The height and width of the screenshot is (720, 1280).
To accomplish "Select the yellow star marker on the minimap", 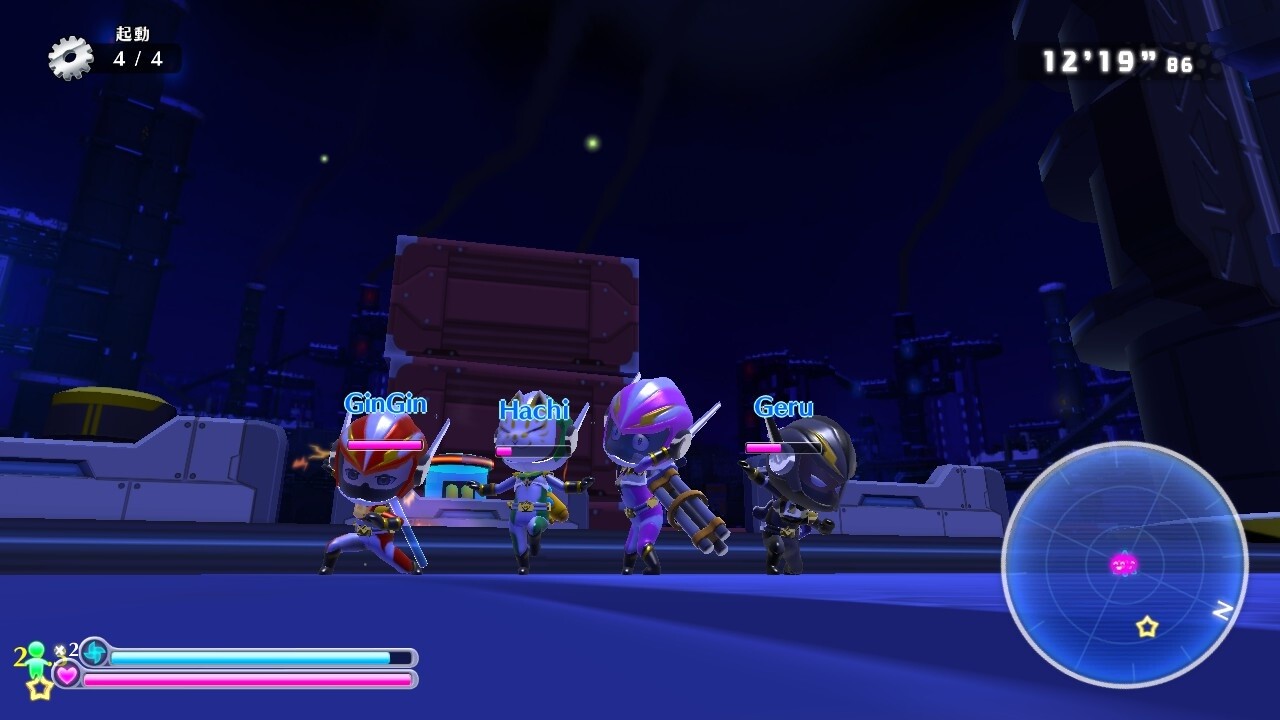I will click(1147, 627).
